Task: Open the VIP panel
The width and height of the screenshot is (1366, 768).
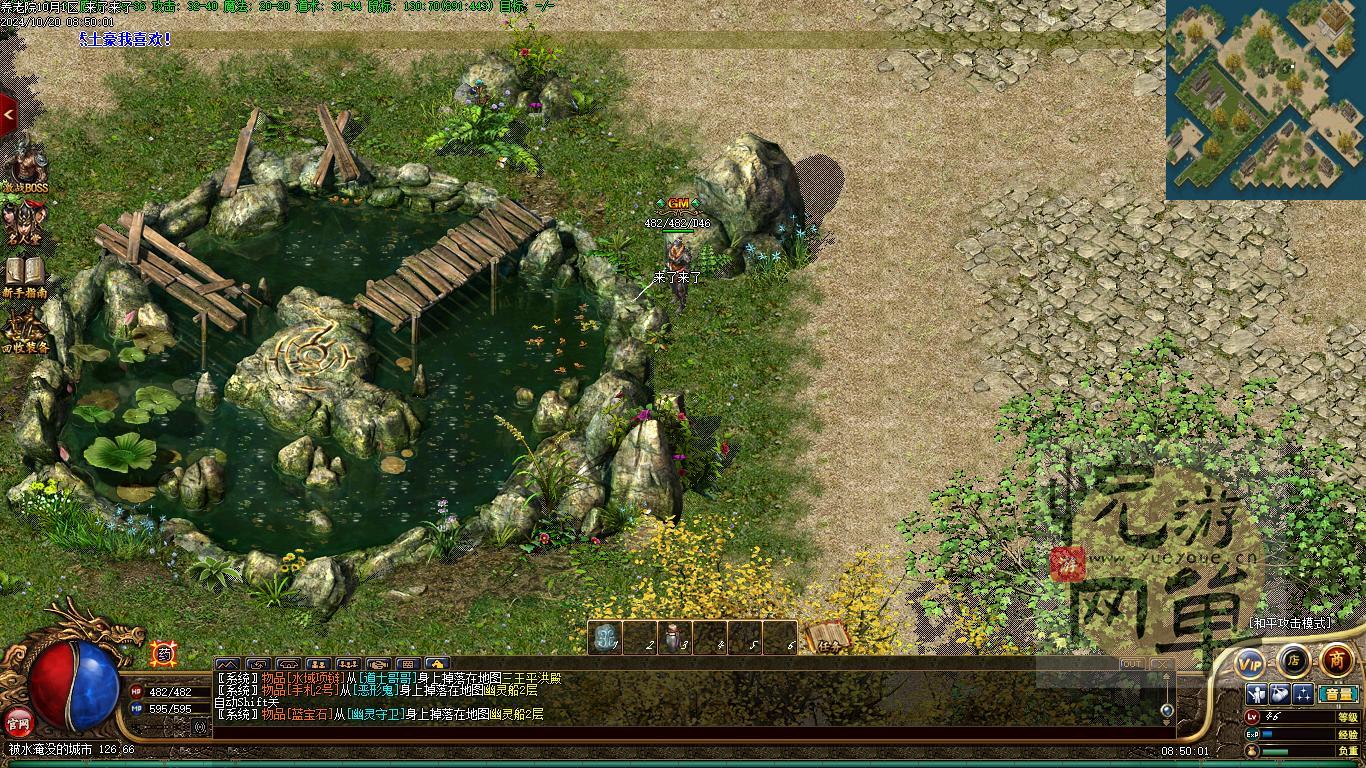Action: click(1249, 663)
